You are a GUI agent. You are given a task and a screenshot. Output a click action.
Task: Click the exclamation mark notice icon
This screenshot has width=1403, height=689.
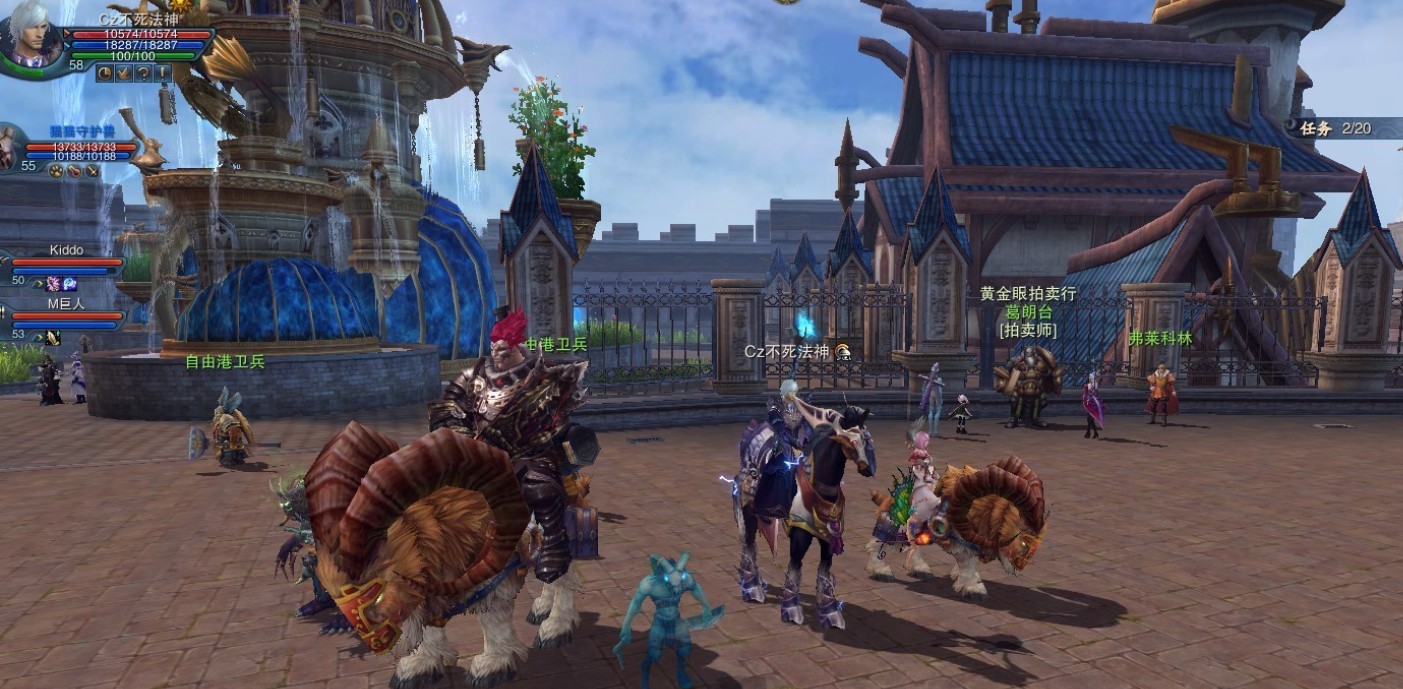click(x=161, y=73)
